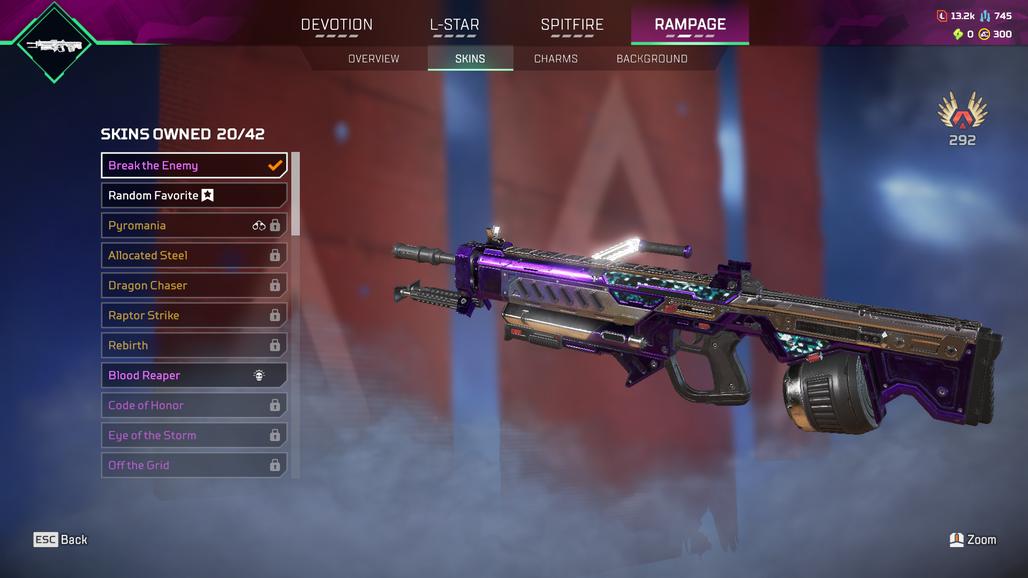
Task: Go back using the Back button
Action: pyautogui.click(x=61, y=539)
